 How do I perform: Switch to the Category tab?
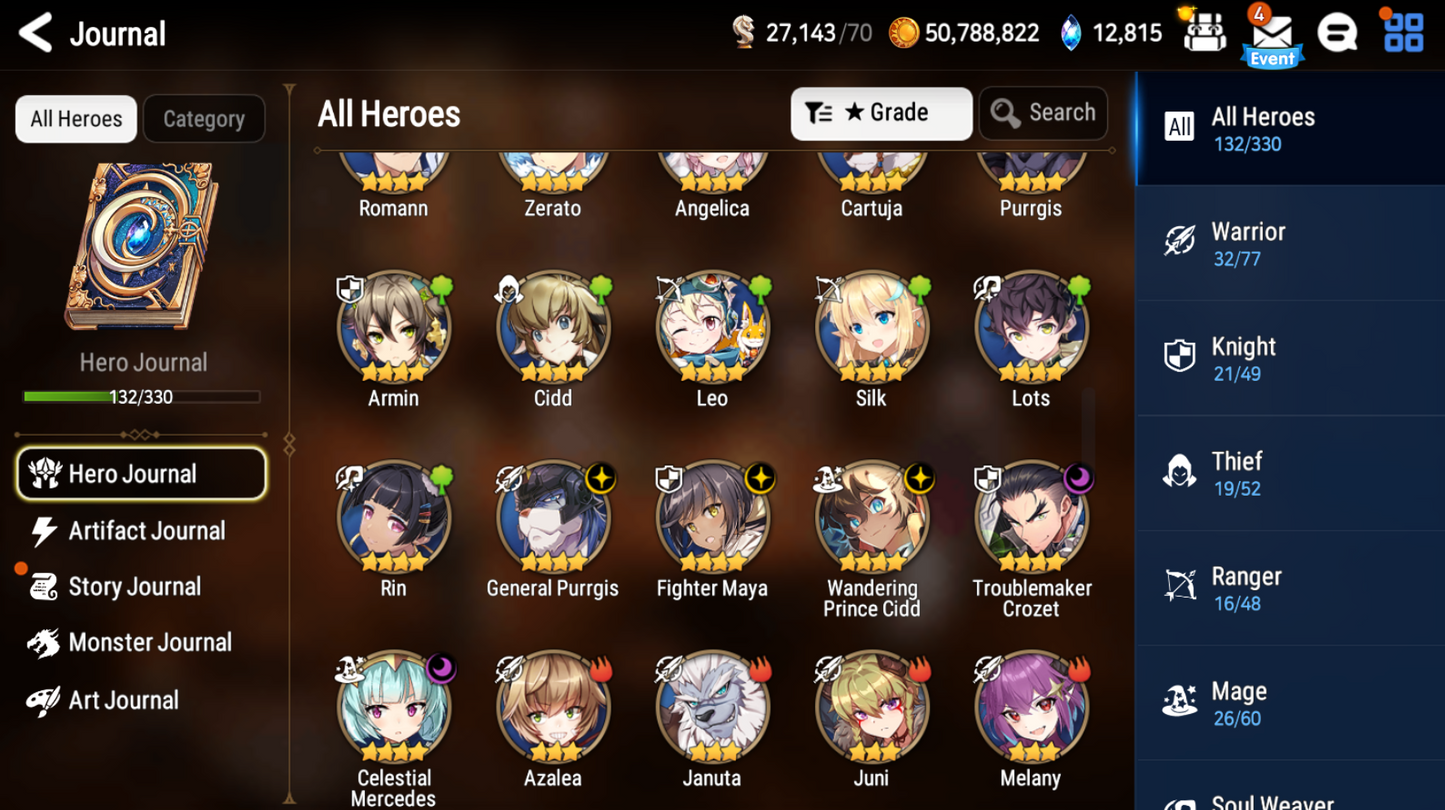[x=204, y=118]
